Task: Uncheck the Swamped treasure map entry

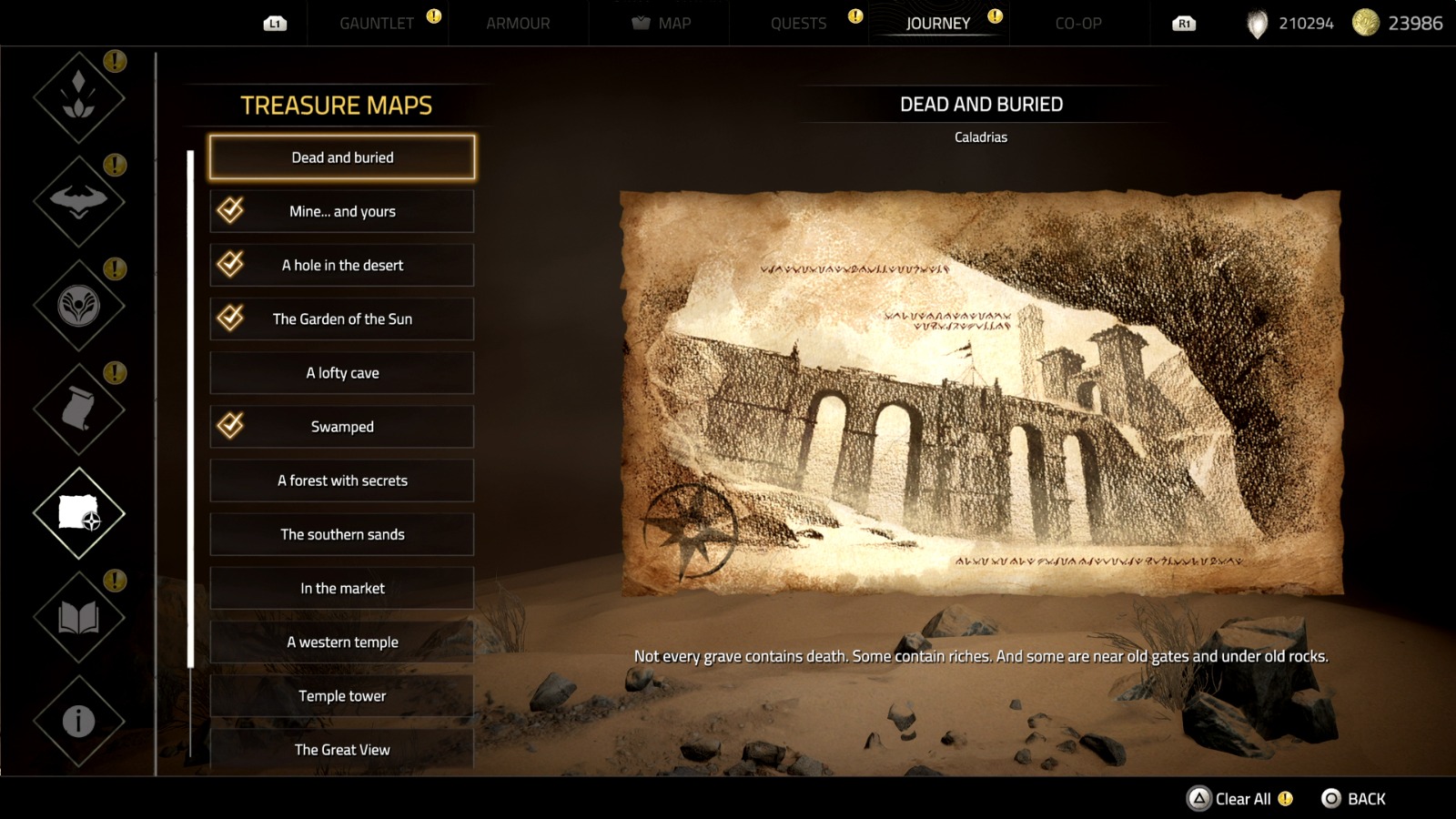Action: pyautogui.click(x=230, y=426)
